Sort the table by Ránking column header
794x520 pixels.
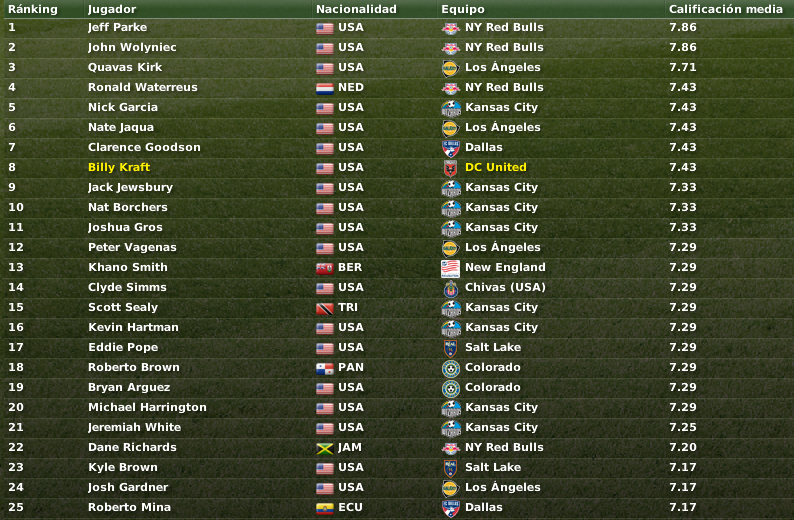tap(33, 9)
